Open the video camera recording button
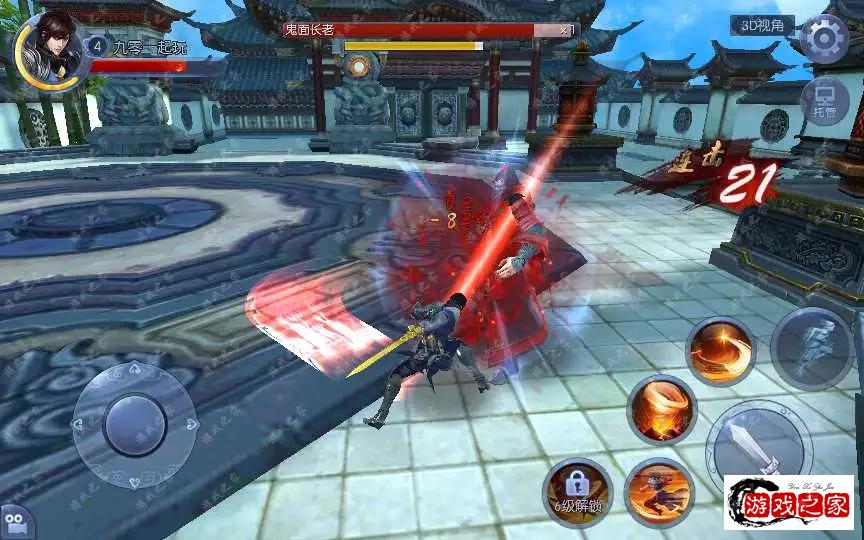Screen dimensions: 864x540 point(14,523)
